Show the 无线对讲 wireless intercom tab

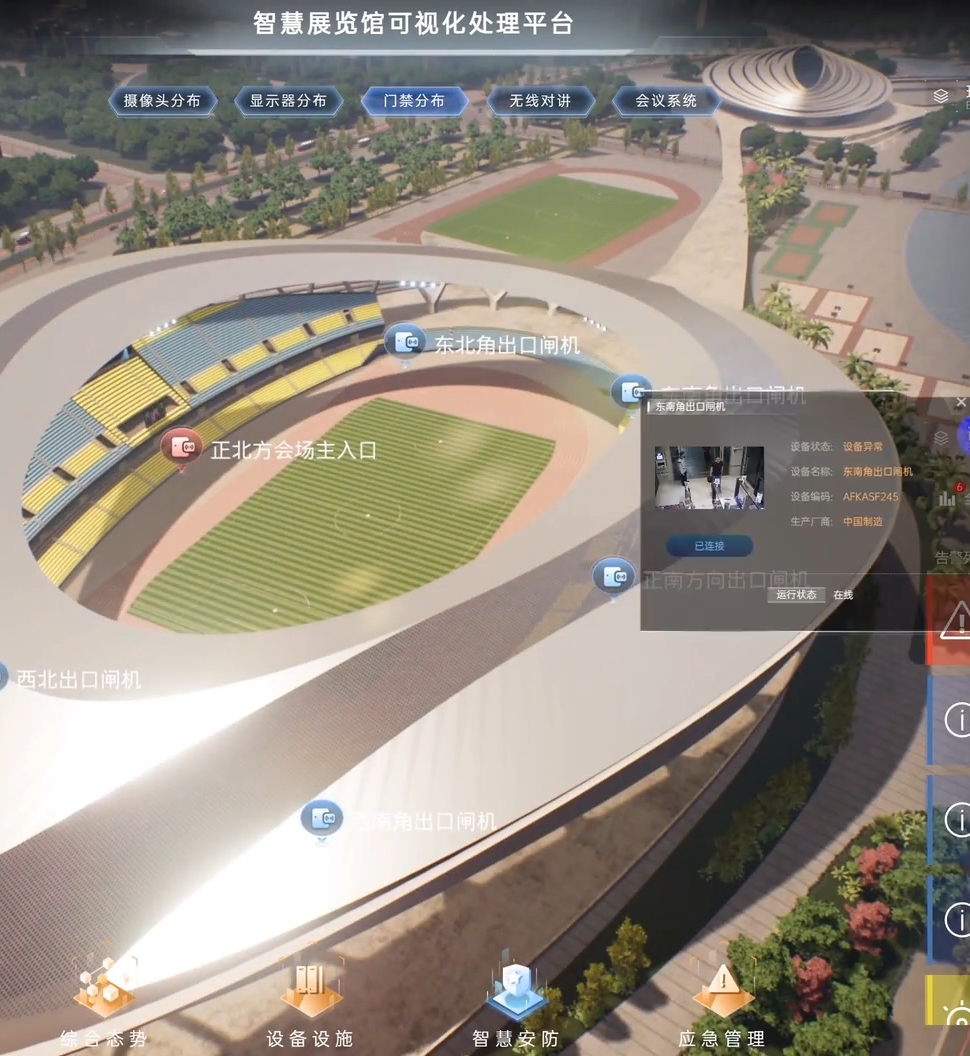click(540, 101)
